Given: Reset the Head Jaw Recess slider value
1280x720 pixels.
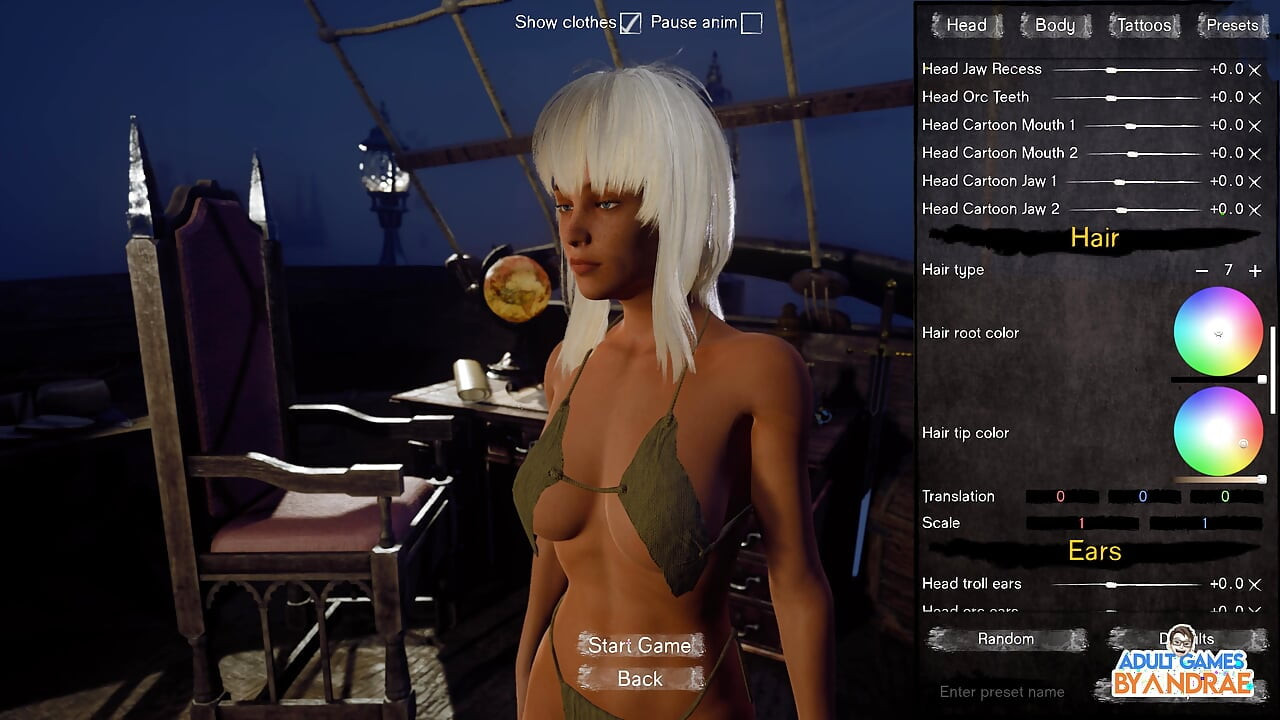Looking at the screenshot, I should (x=1254, y=69).
